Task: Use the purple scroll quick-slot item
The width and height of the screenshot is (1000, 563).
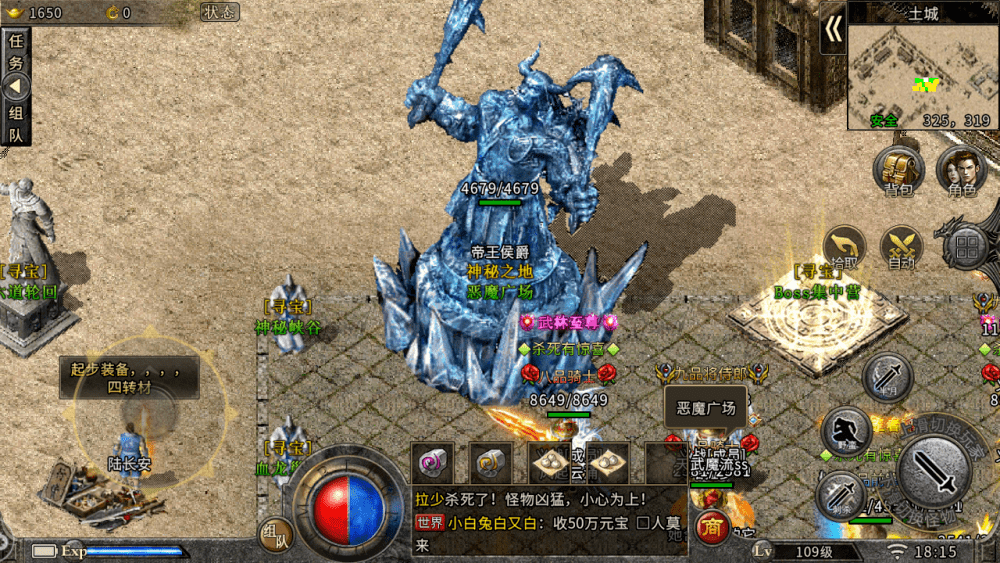Action: (433, 463)
